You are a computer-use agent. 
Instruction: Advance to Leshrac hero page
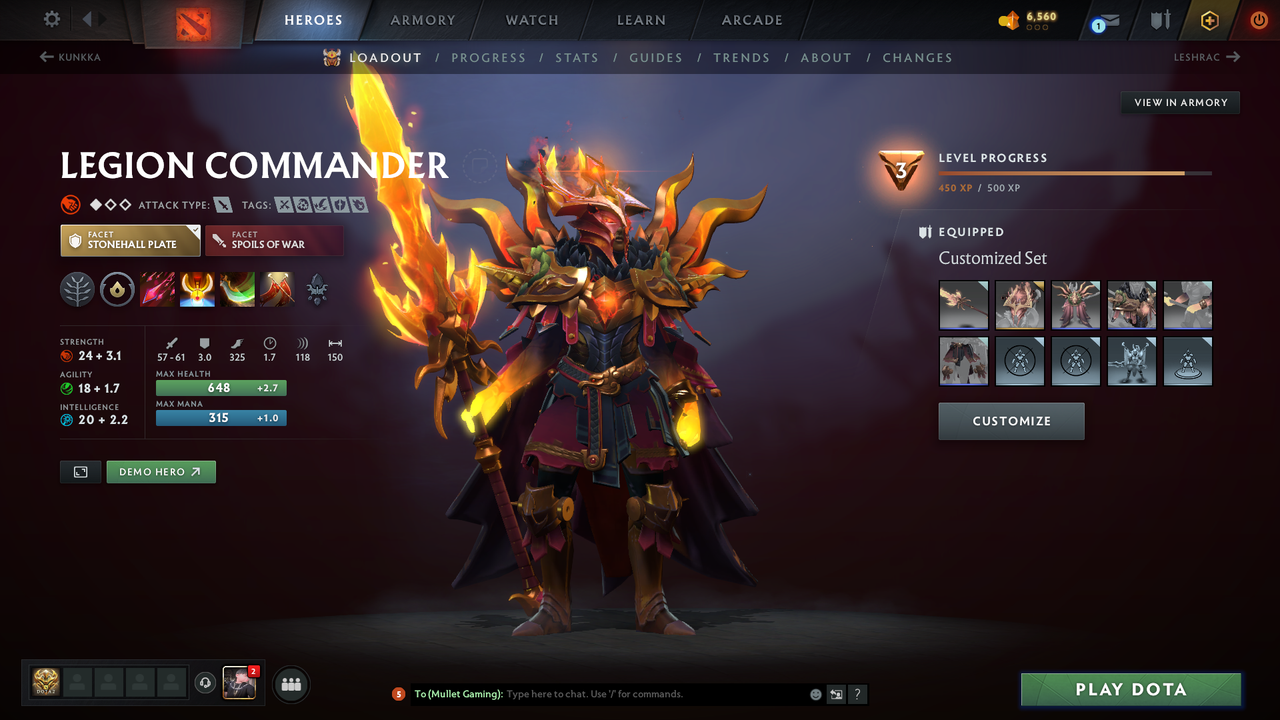pyautogui.click(x=1207, y=57)
